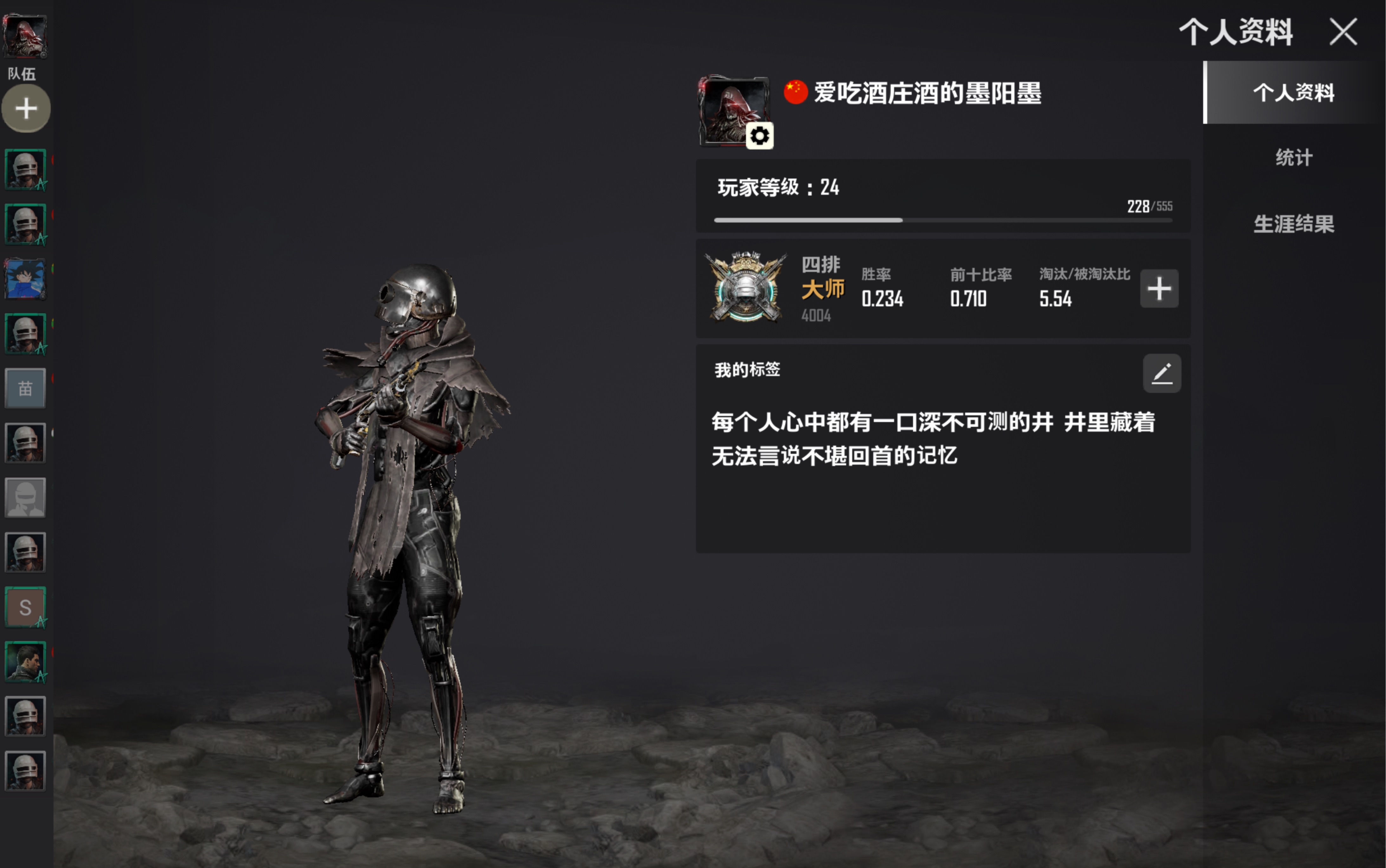Select the Goku anime avatar in friend list
Image resolution: width=1386 pixels, height=868 pixels.
(25, 279)
